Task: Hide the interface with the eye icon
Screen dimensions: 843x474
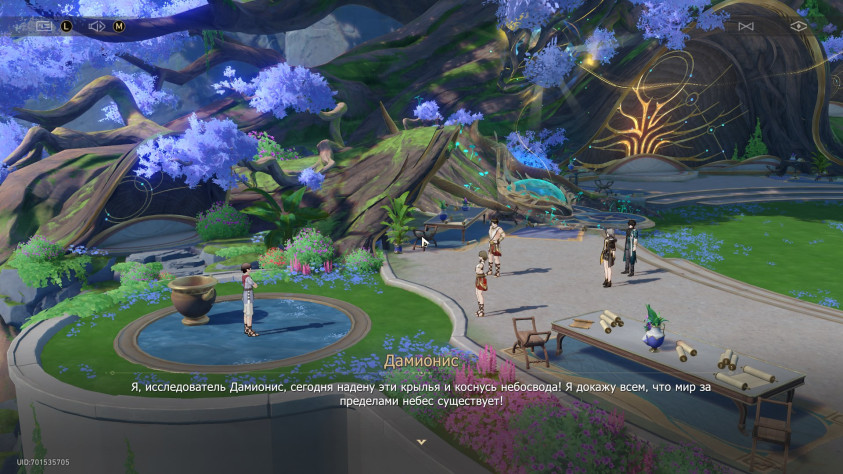Action: [798, 26]
